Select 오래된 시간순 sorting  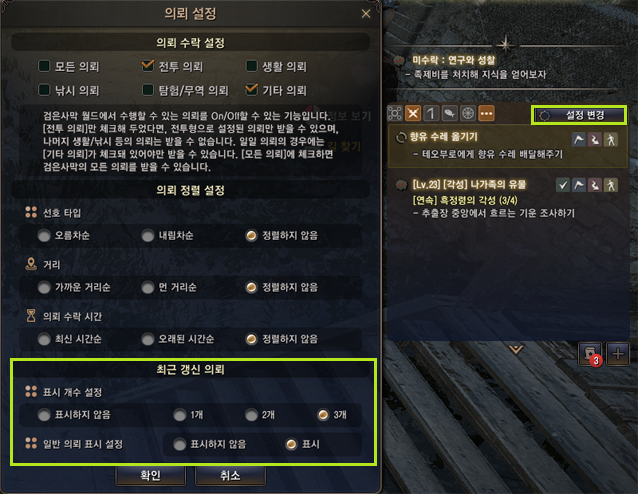point(149,339)
